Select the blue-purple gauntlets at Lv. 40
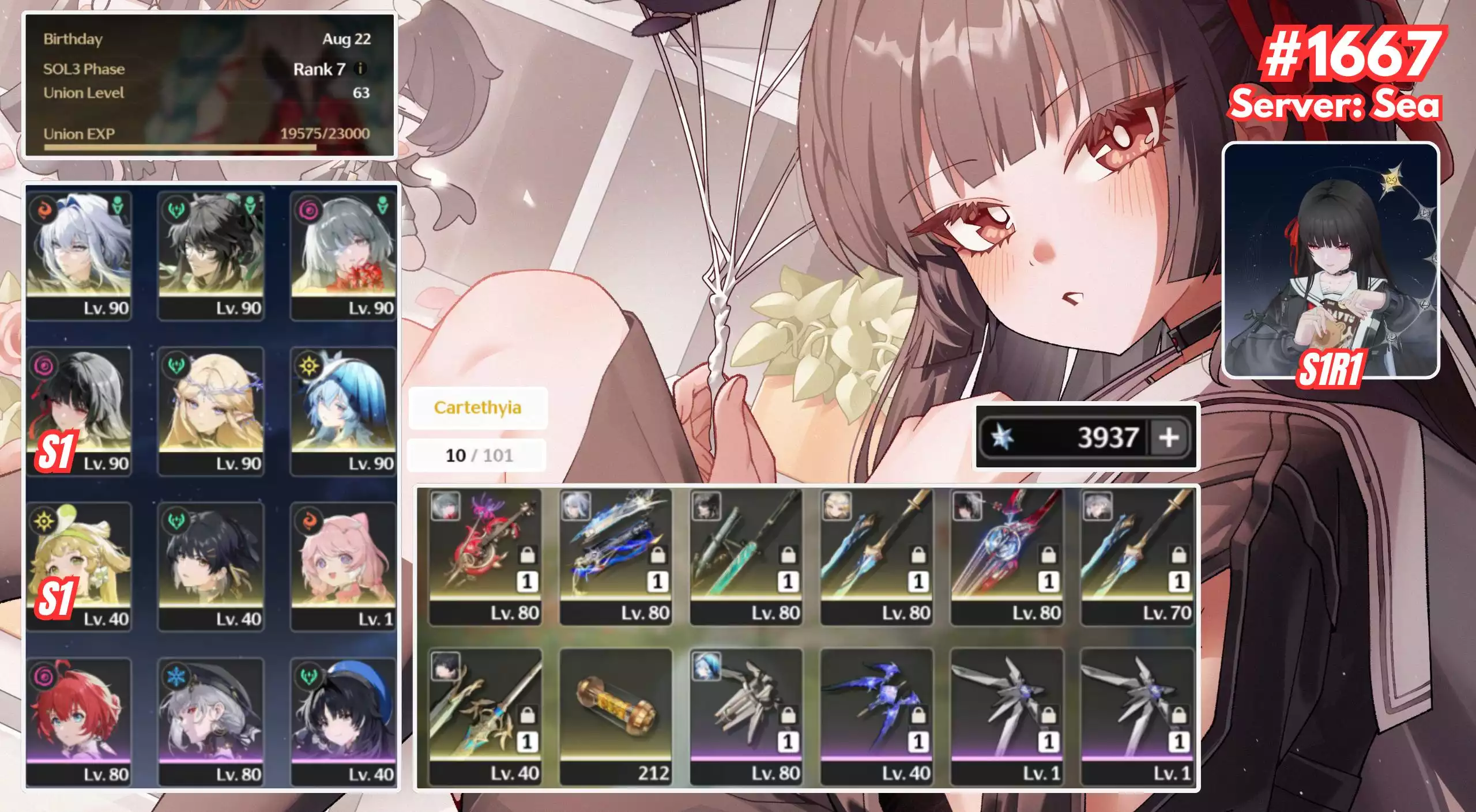The image size is (1476, 812). click(876, 716)
